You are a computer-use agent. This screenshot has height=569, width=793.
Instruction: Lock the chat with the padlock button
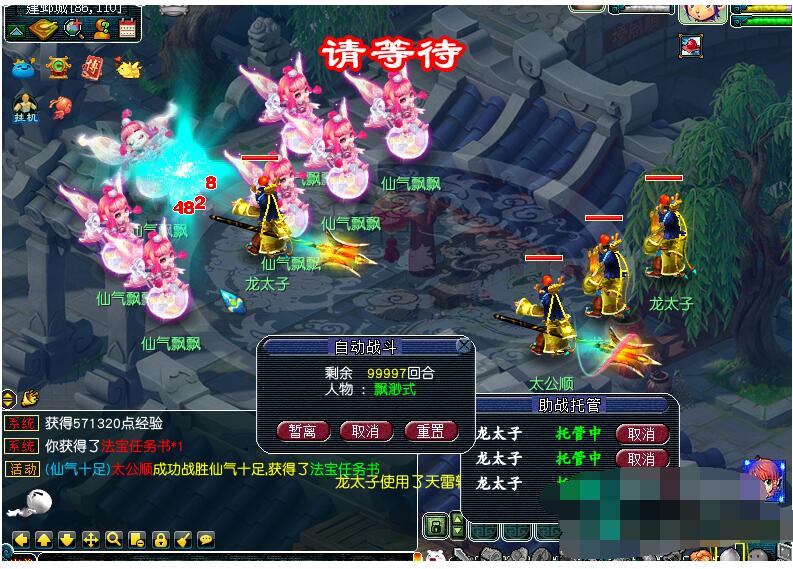(x=159, y=539)
